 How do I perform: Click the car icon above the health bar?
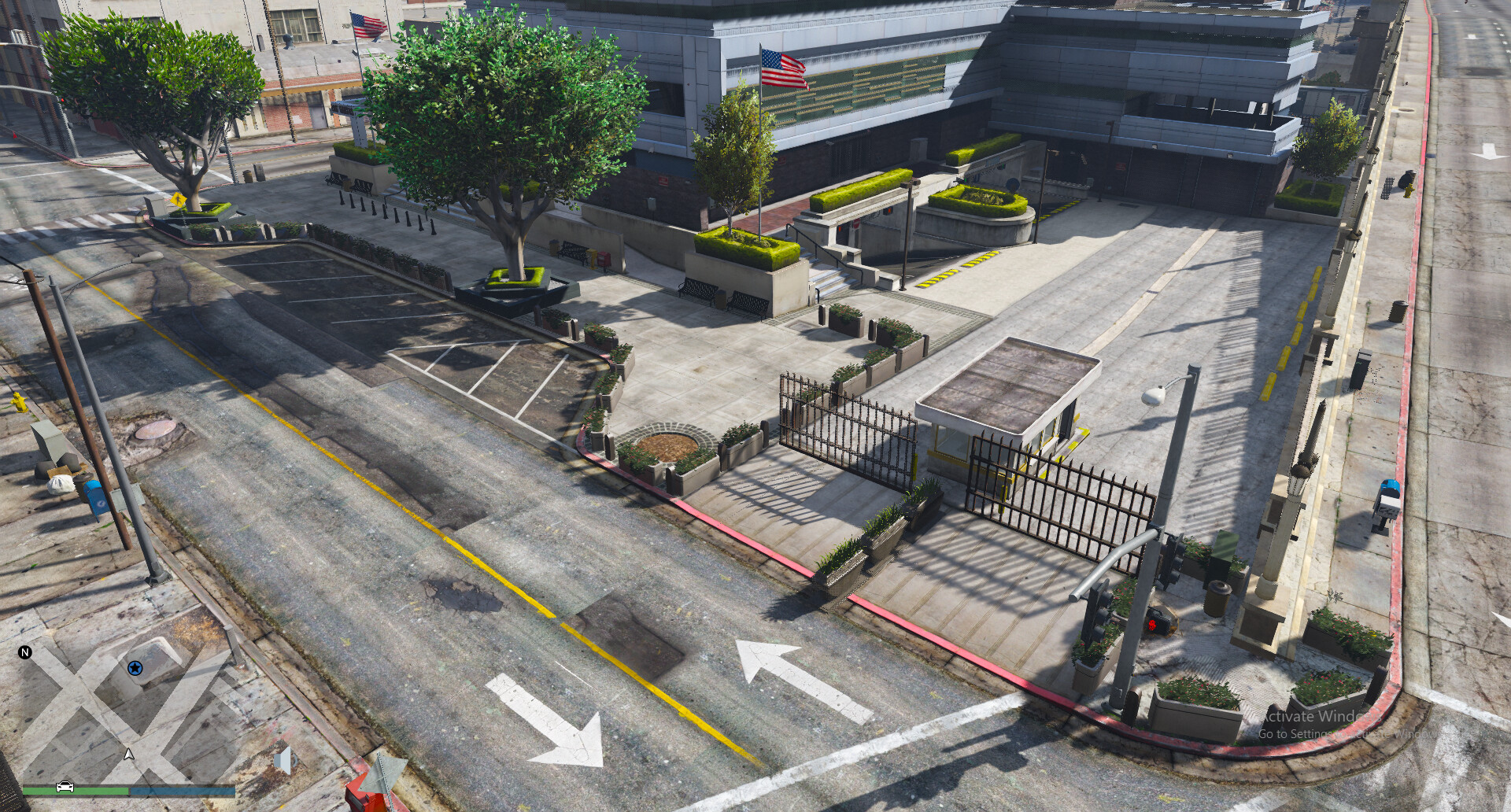[65, 788]
